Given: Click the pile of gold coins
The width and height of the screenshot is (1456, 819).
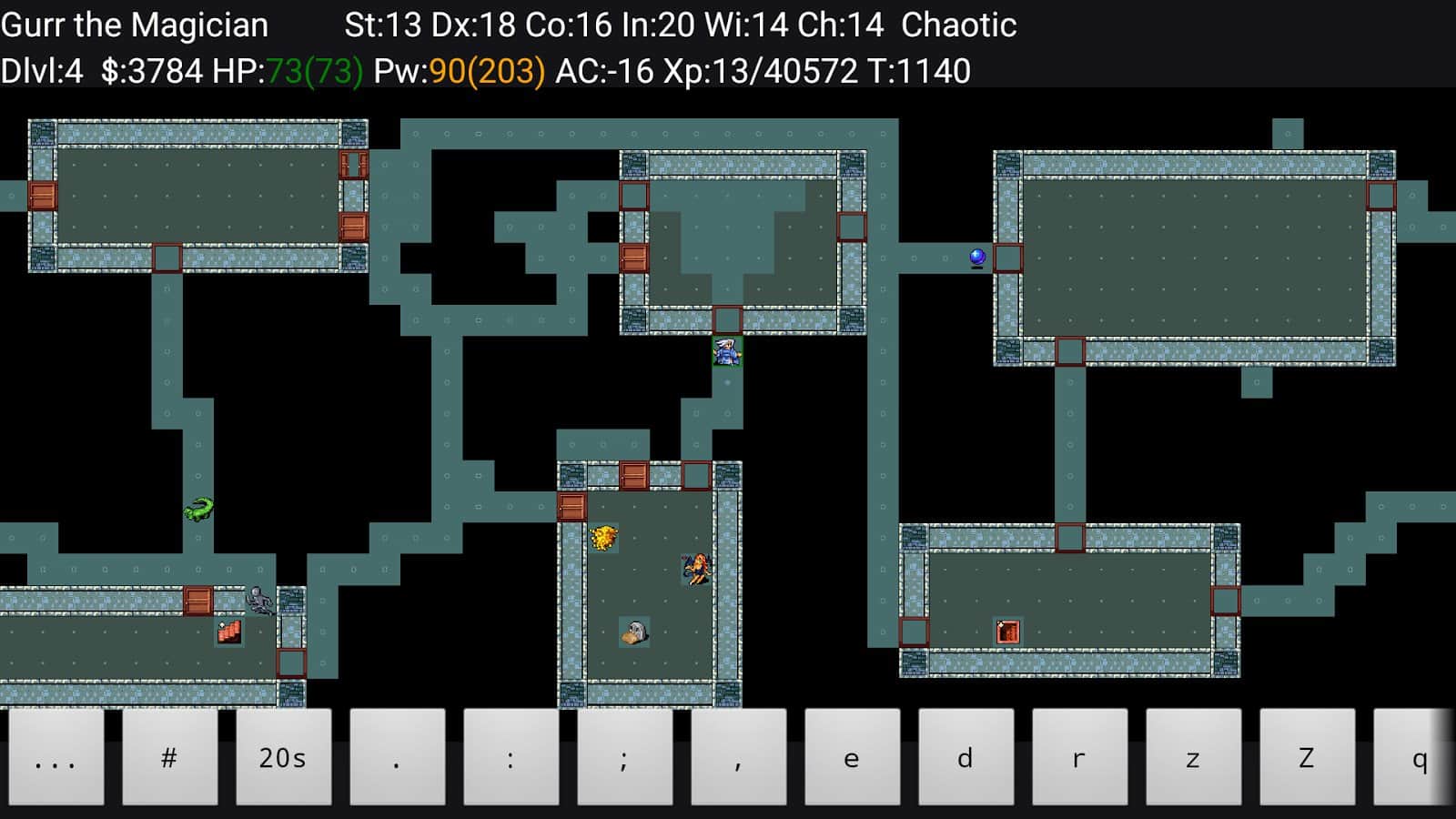Looking at the screenshot, I should pyautogui.click(x=605, y=536).
